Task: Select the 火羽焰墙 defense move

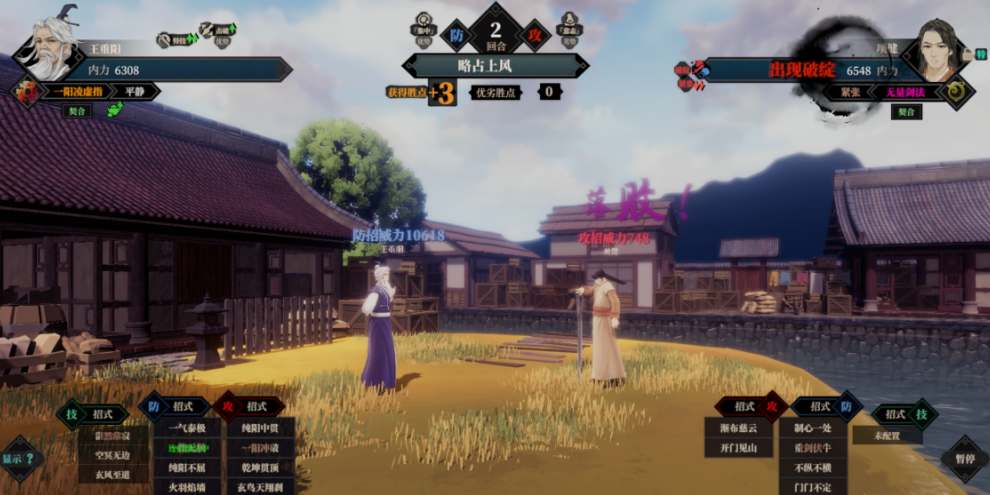Action: [x=187, y=486]
